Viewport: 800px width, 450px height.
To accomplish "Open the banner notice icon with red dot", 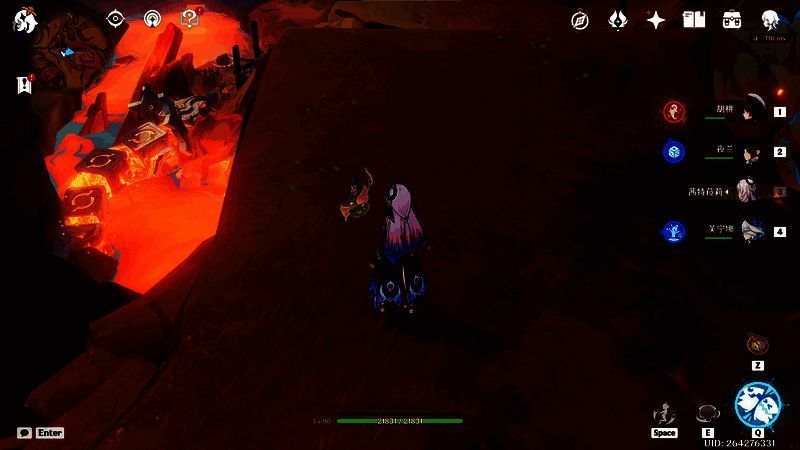I will [24, 86].
